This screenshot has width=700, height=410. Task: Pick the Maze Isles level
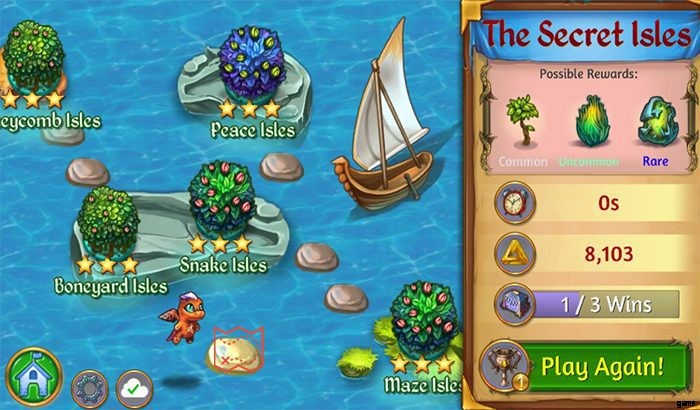coord(424,320)
